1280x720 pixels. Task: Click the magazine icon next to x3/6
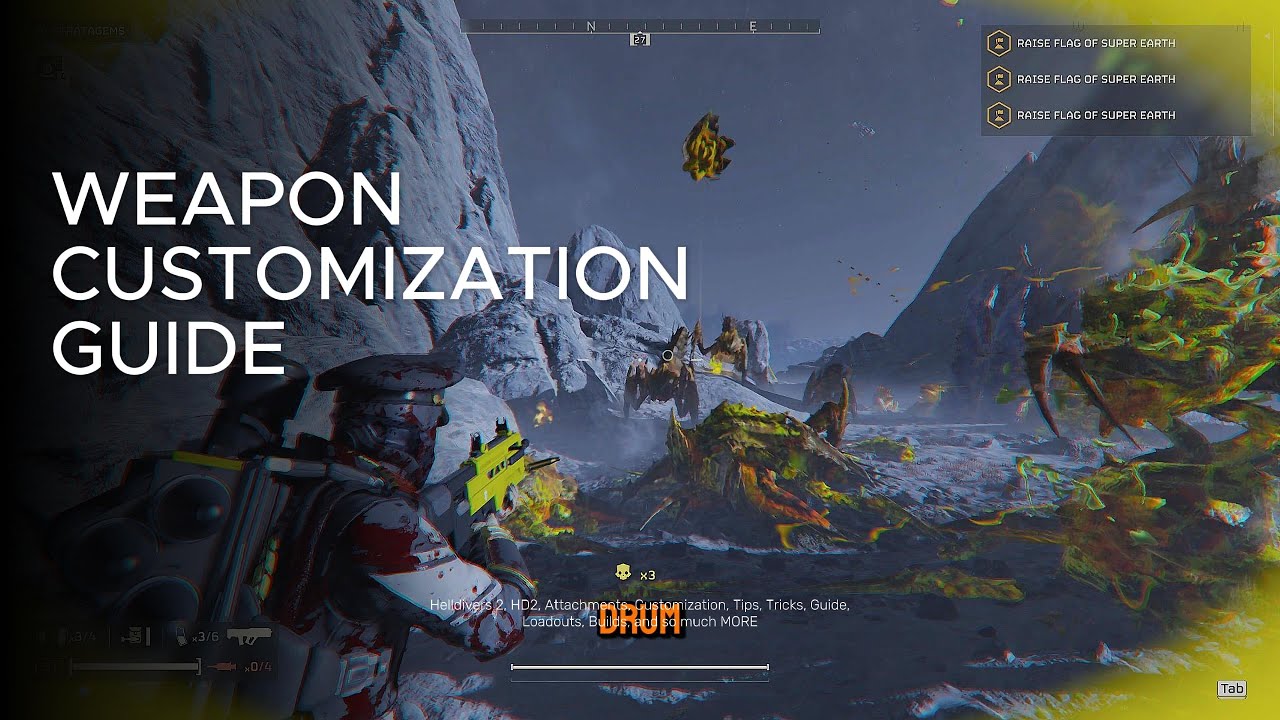tap(181, 632)
